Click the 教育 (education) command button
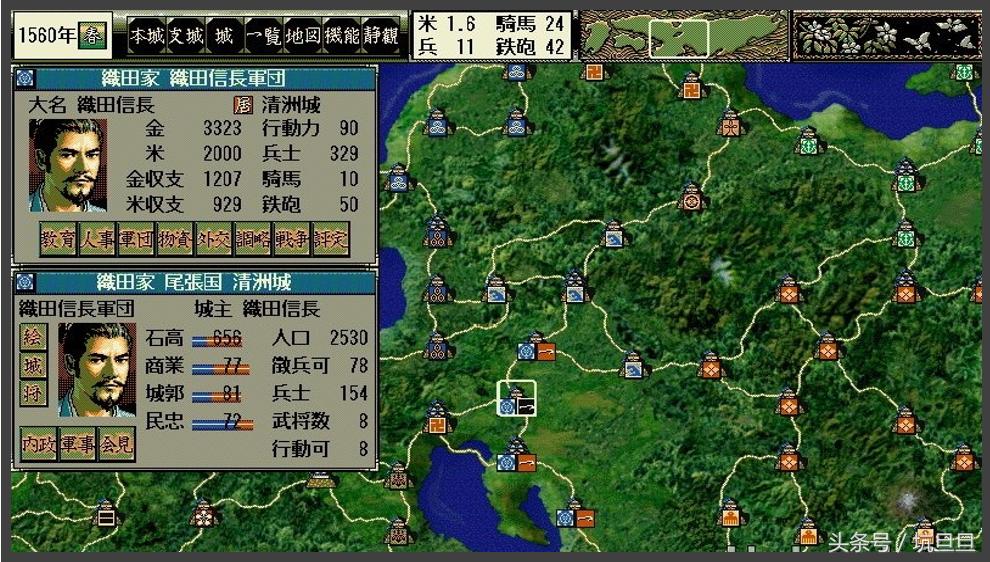The height and width of the screenshot is (562, 990). tap(58, 239)
